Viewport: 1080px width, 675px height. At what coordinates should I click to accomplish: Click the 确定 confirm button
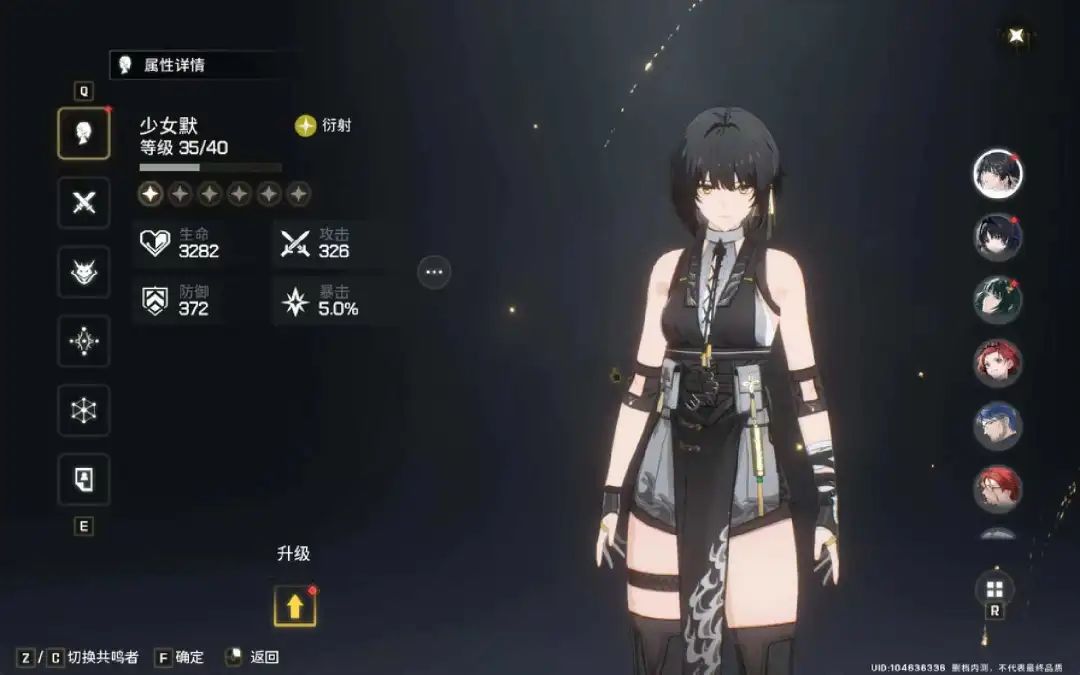(x=178, y=657)
